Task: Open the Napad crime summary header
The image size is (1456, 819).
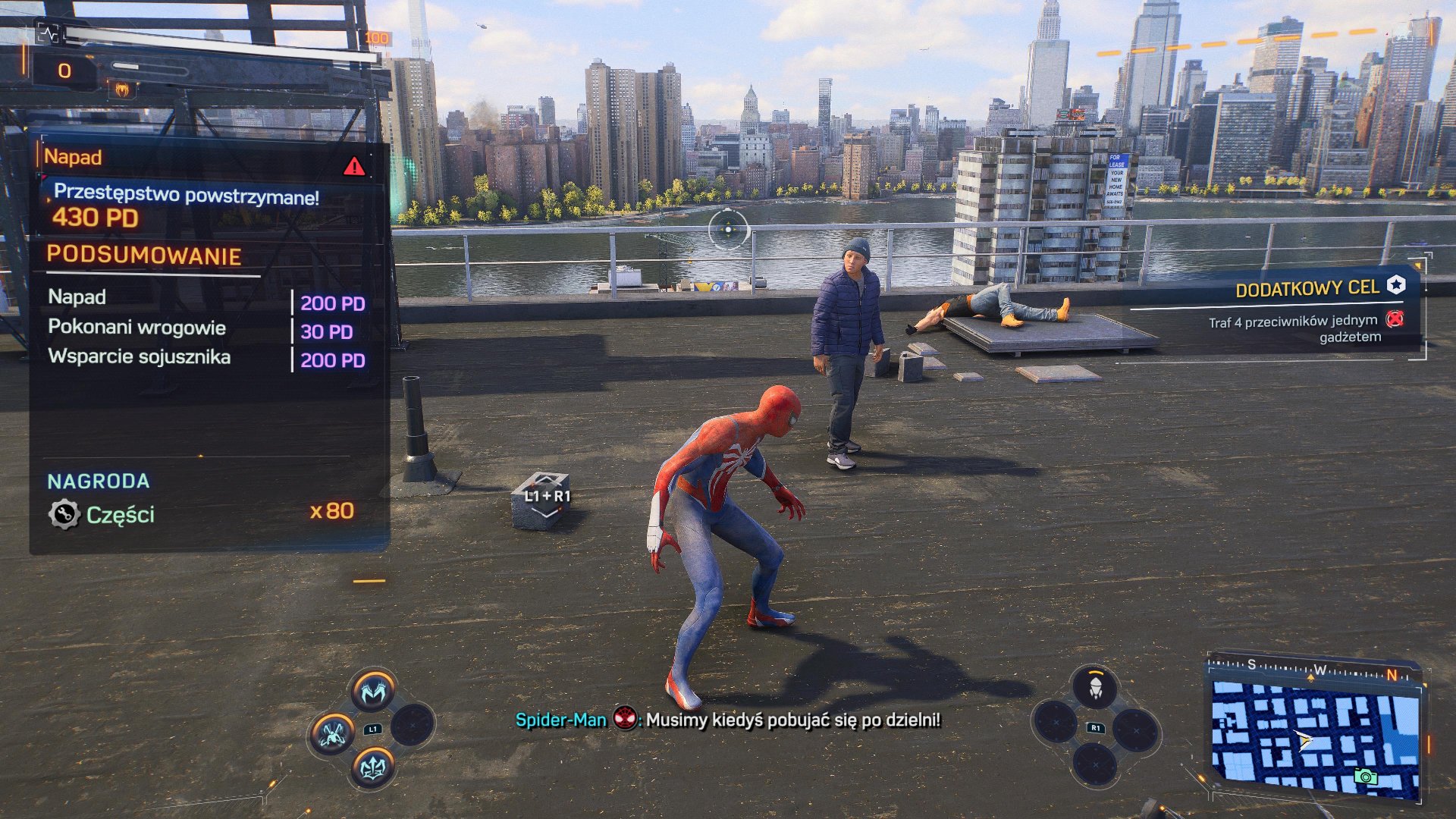Action: pyautogui.click(x=74, y=157)
